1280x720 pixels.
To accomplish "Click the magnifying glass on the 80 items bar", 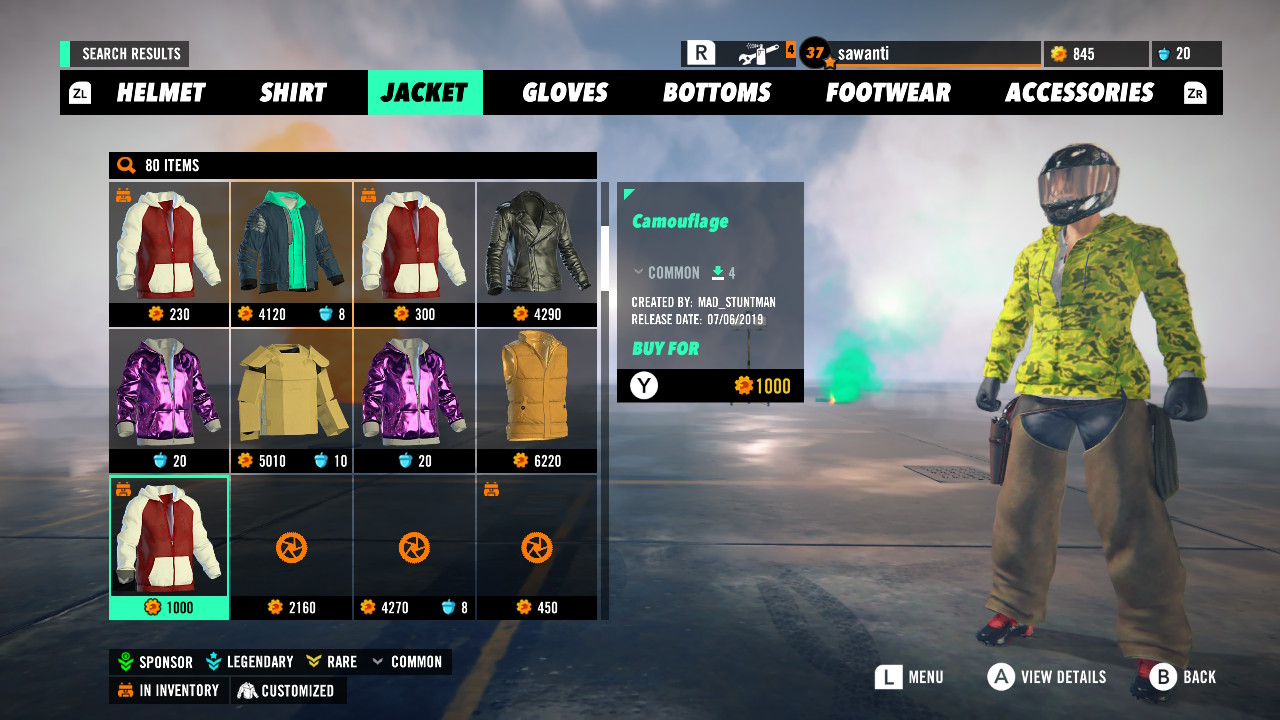I will tap(124, 165).
